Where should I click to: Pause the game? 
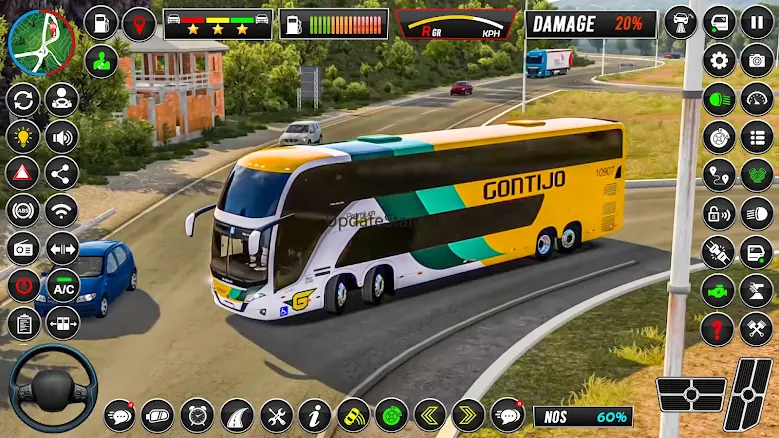point(756,22)
